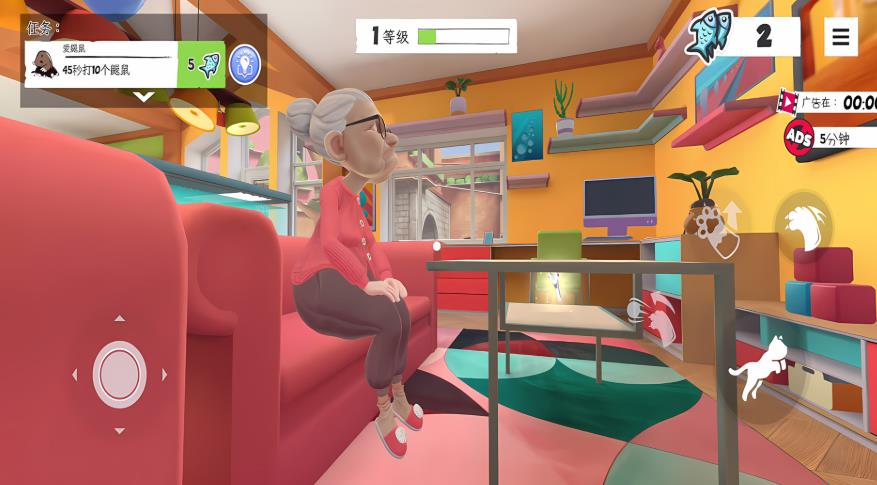Click the fish currency counter icon
Screen dimensions: 877x485
pyautogui.click(x=710, y=37)
